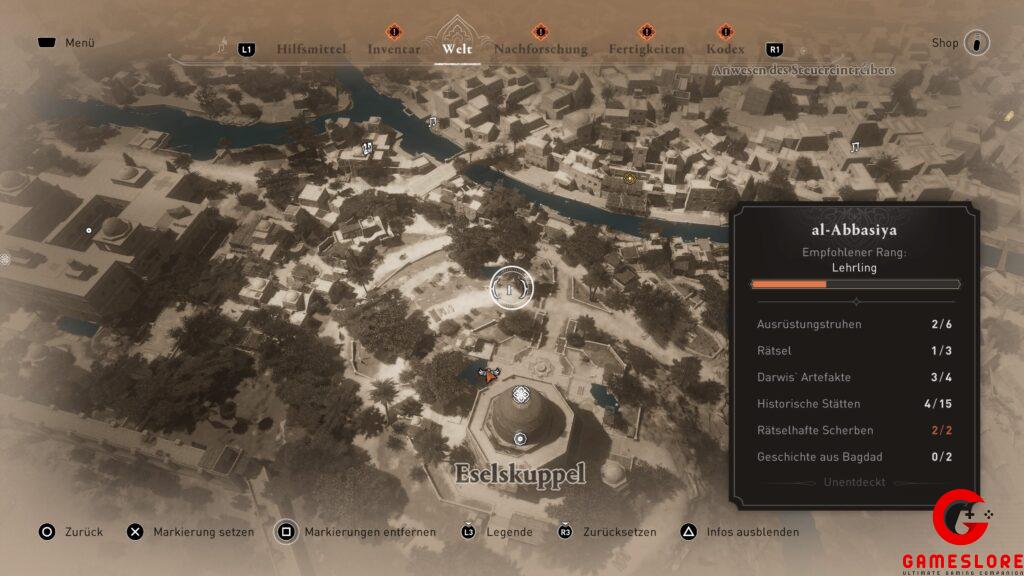Screen dimensions: 1024x576
Task: Select the yellow quest marker on the map
Action: point(629,179)
